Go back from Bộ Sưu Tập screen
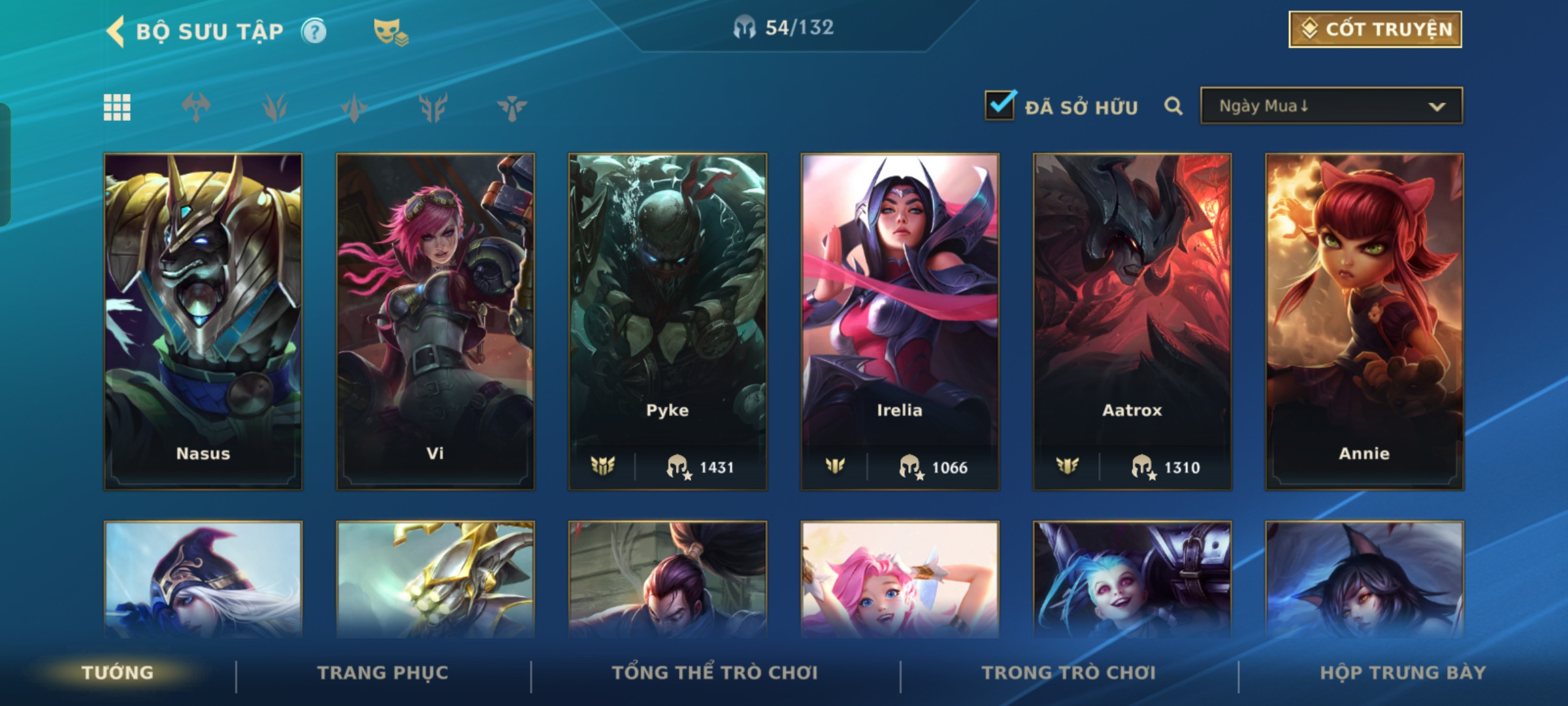This screenshot has width=1568, height=706. [x=116, y=31]
